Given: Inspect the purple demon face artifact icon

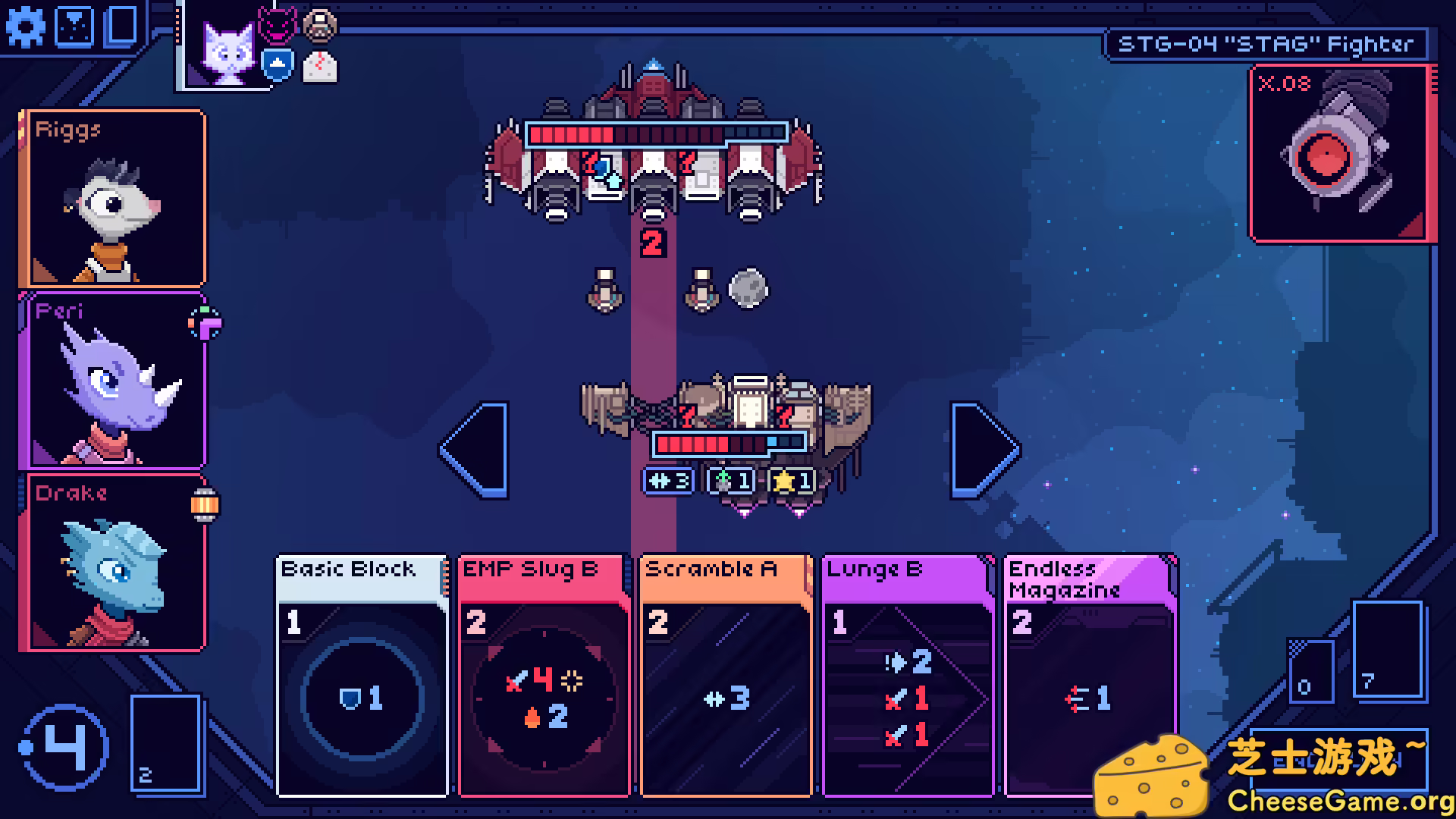Looking at the screenshot, I should (x=277, y=25).
